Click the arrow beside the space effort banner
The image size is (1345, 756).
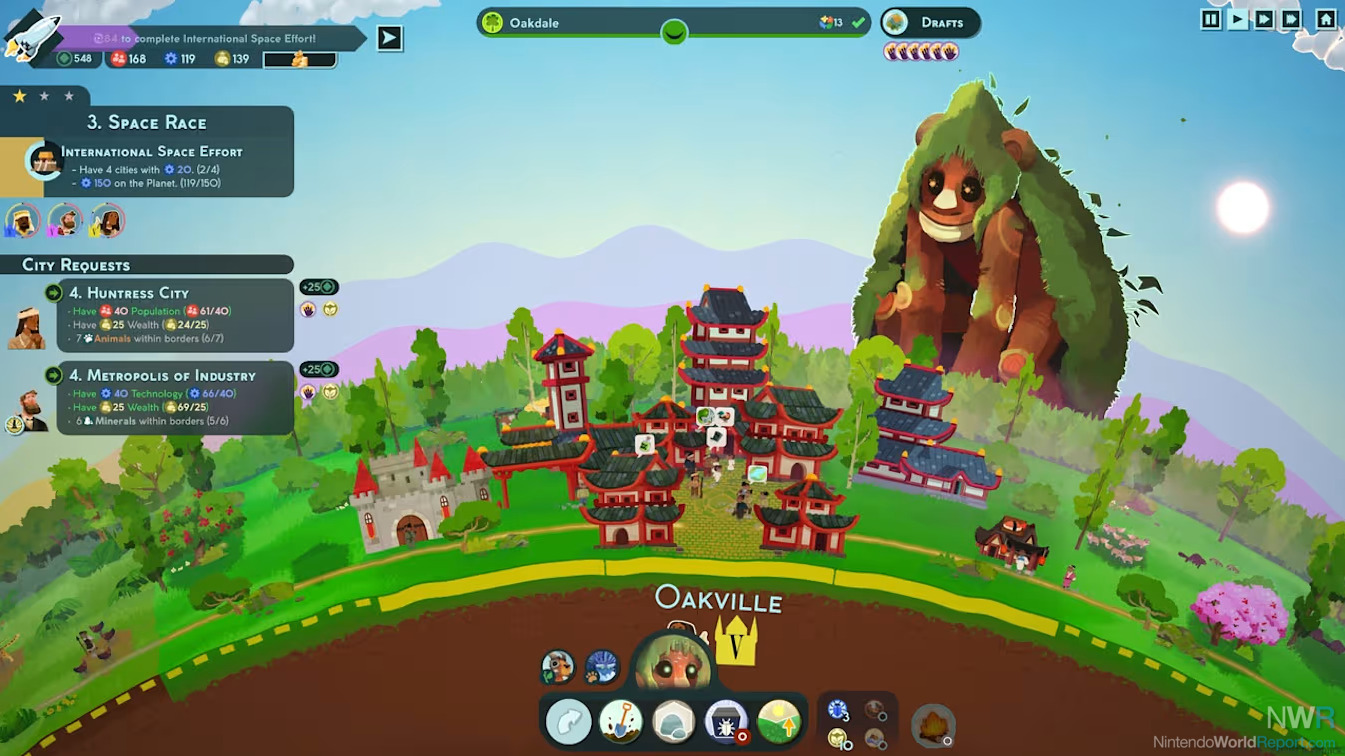point(389,38)
